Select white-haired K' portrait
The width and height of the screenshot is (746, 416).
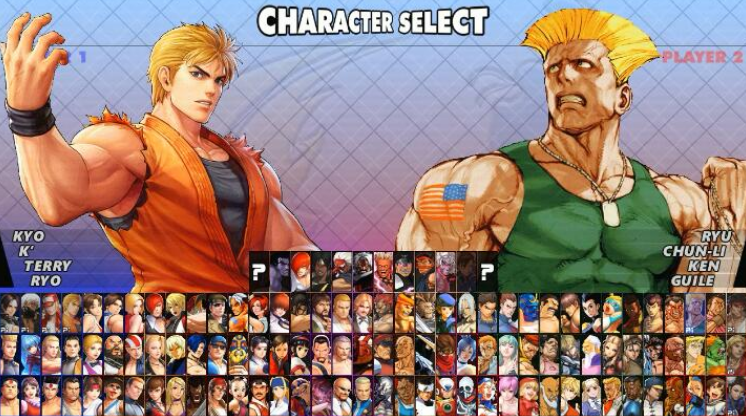click(x=28, y=312)
